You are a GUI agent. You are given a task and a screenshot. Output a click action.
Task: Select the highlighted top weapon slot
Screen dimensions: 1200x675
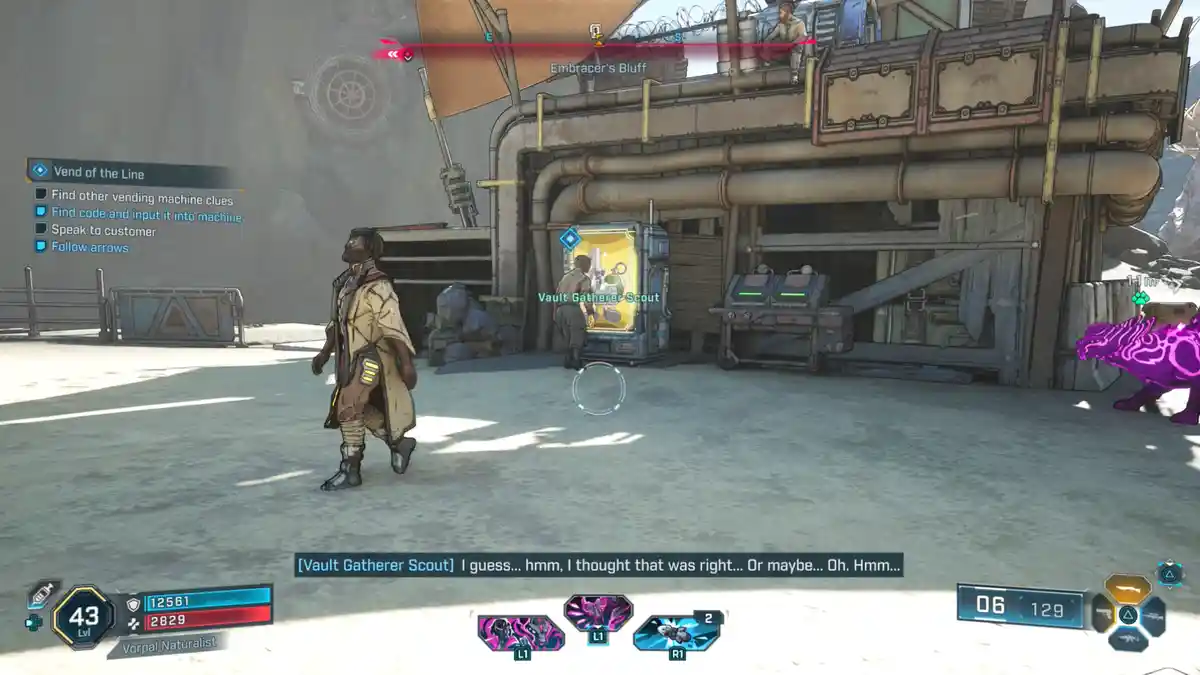(x=1127, y=588)
